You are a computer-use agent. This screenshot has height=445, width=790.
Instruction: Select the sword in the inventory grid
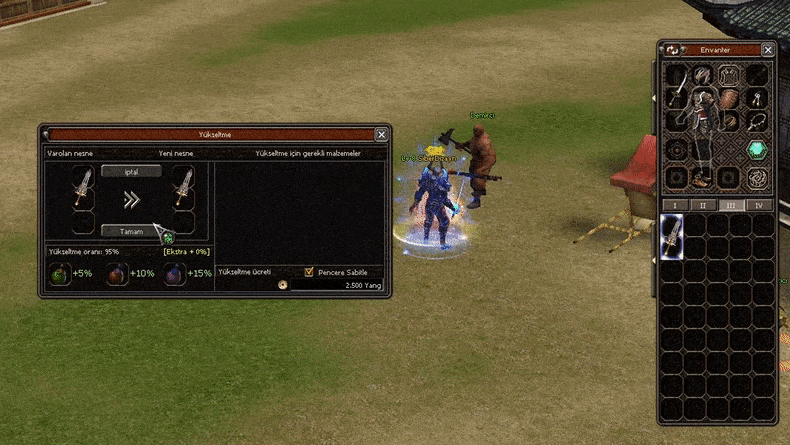(x=672, y=237)
